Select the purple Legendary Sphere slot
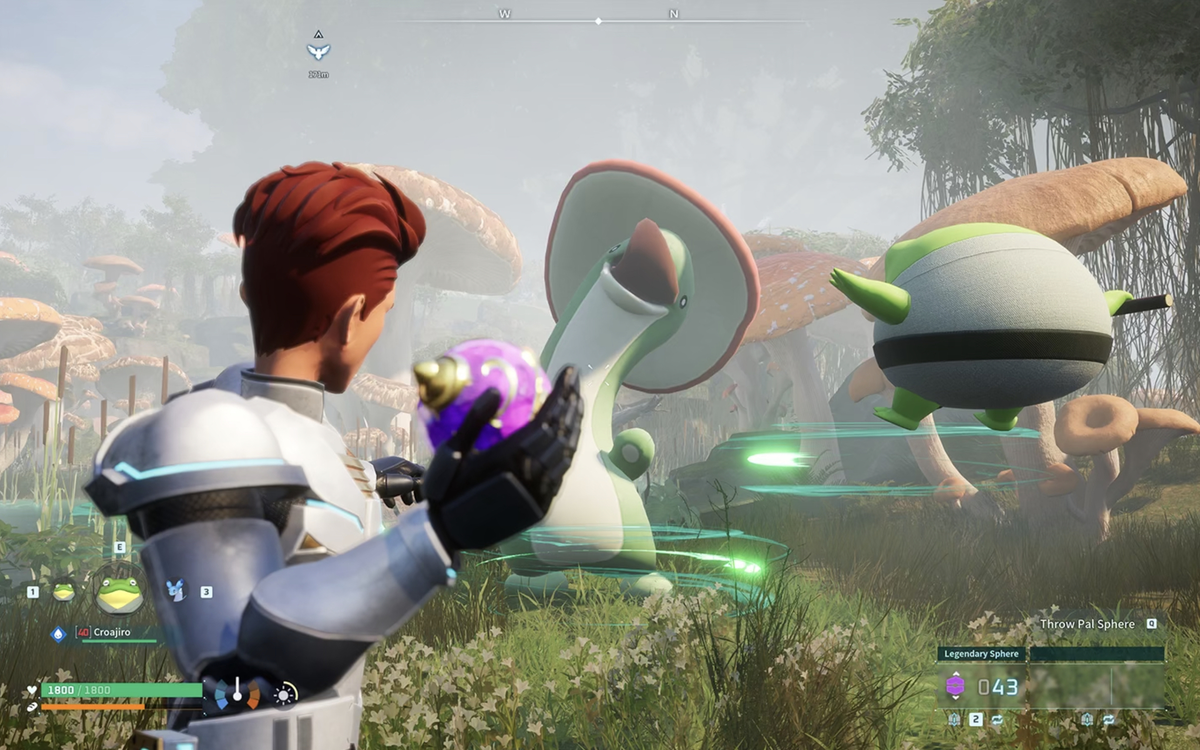This screenshot has width=1200, height=750. (955, 686)
